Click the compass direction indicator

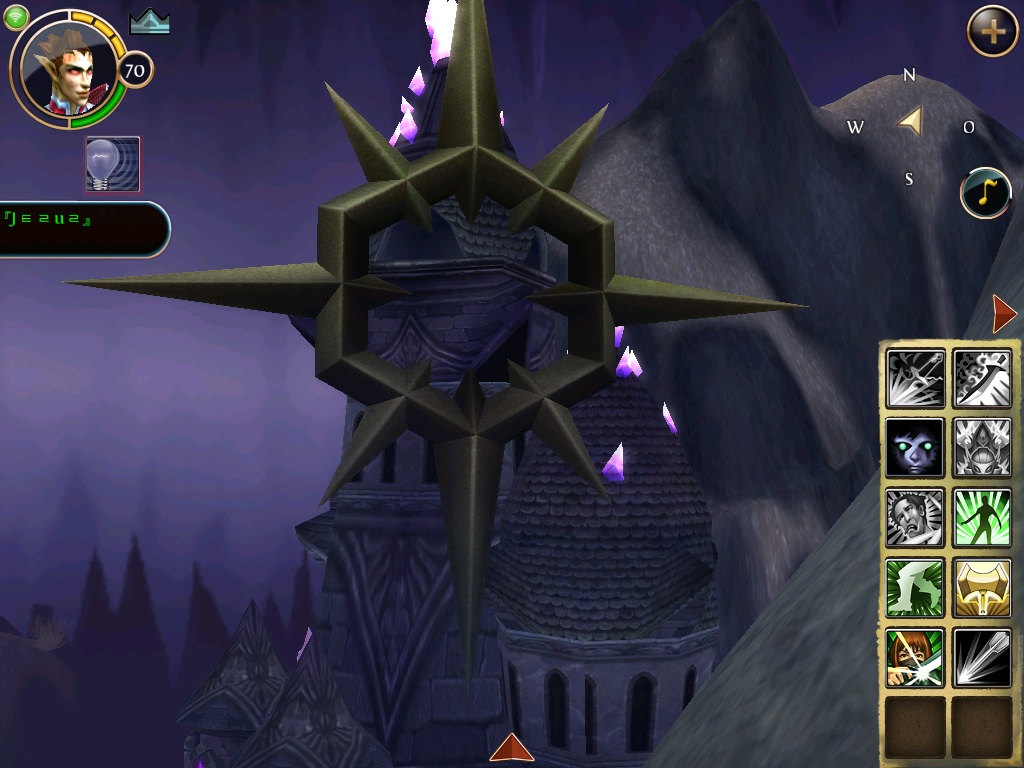[x=910, y=123]
